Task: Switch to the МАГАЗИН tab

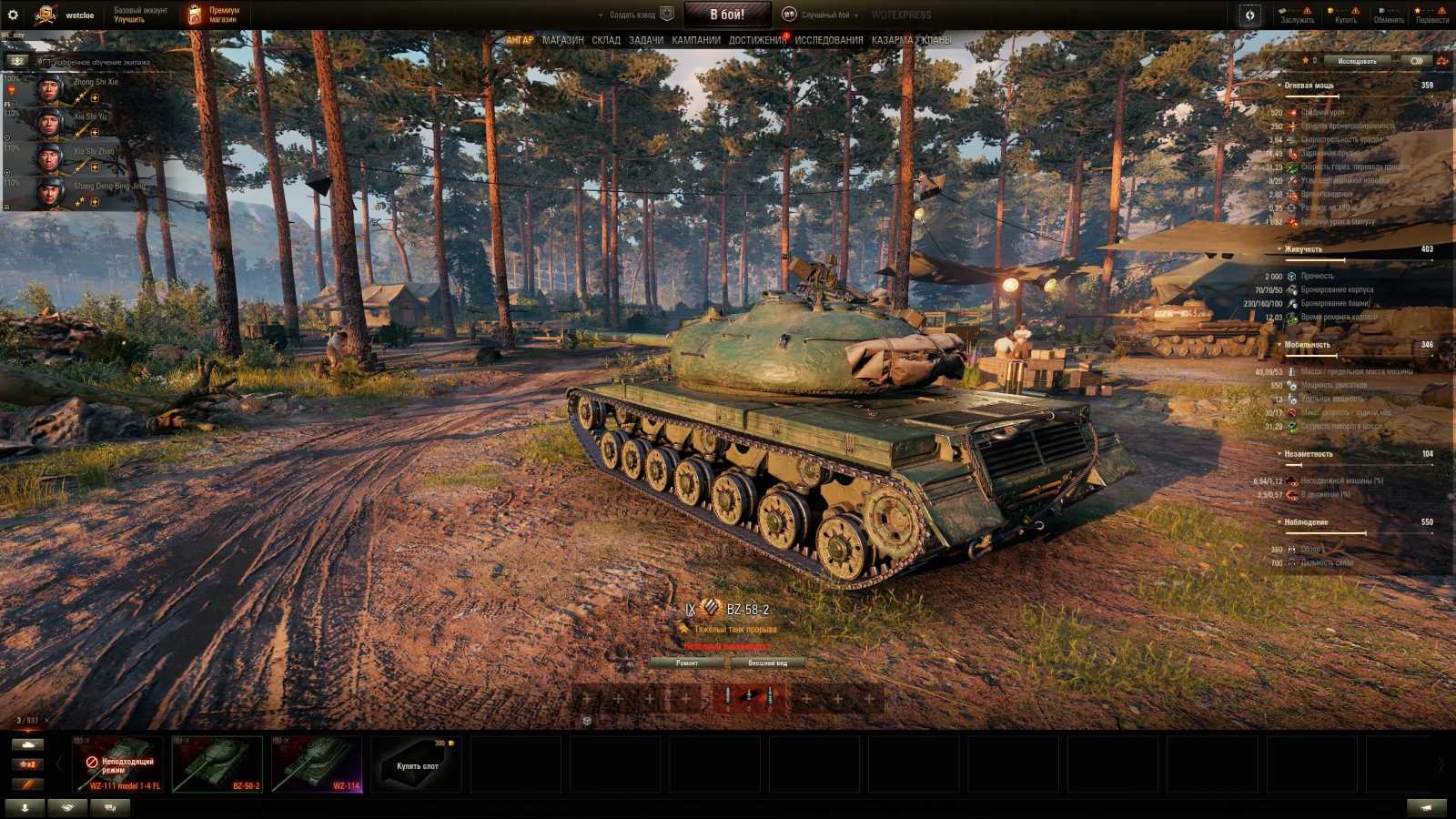Action: pos(561,40)
